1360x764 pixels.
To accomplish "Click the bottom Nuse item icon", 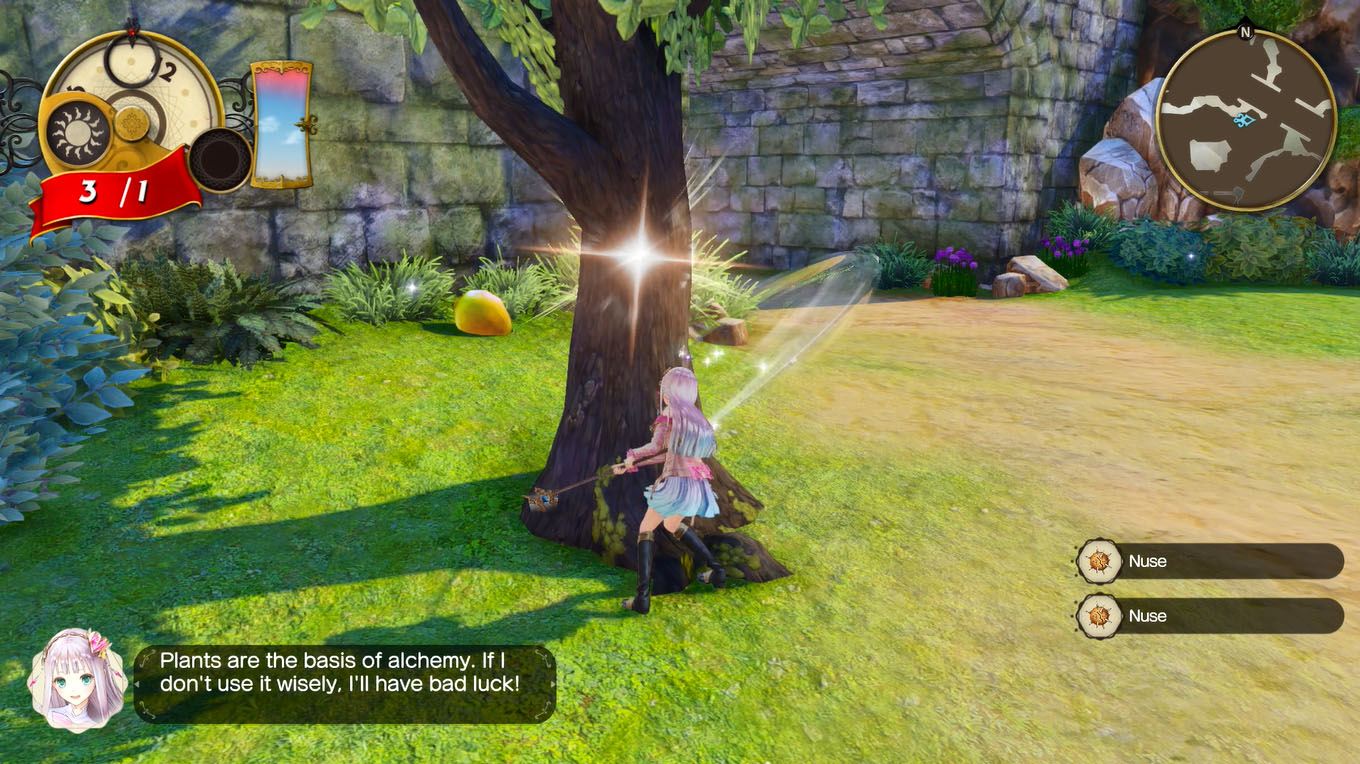I will (1096, 616).
